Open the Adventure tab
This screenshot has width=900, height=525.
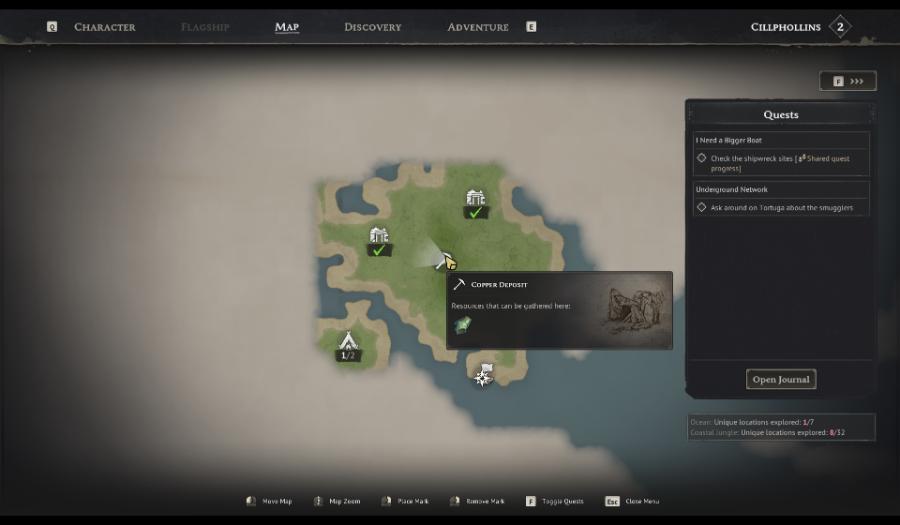pyautogui.click(x=478, y=27)
